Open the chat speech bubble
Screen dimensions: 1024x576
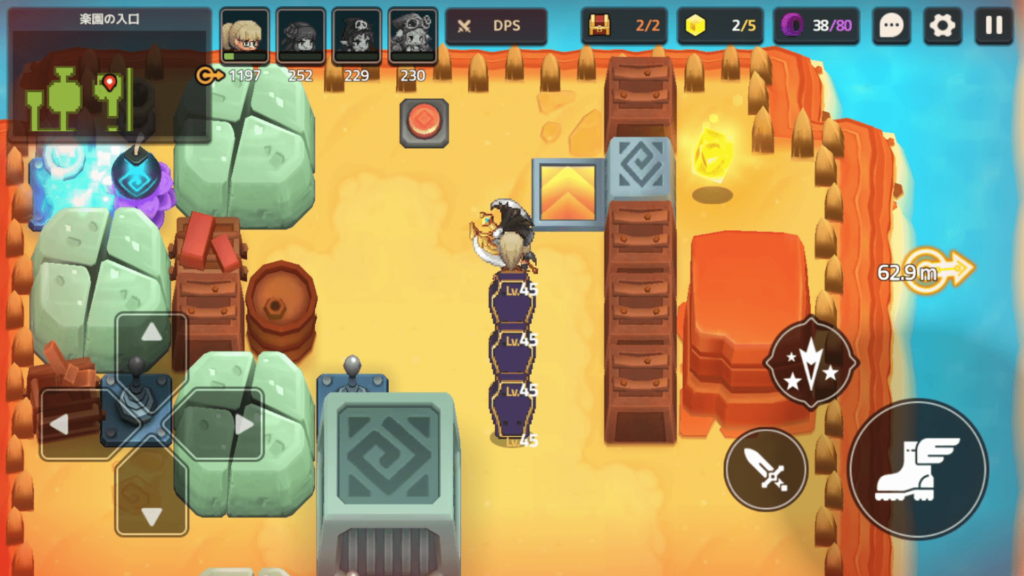(890, 26)
